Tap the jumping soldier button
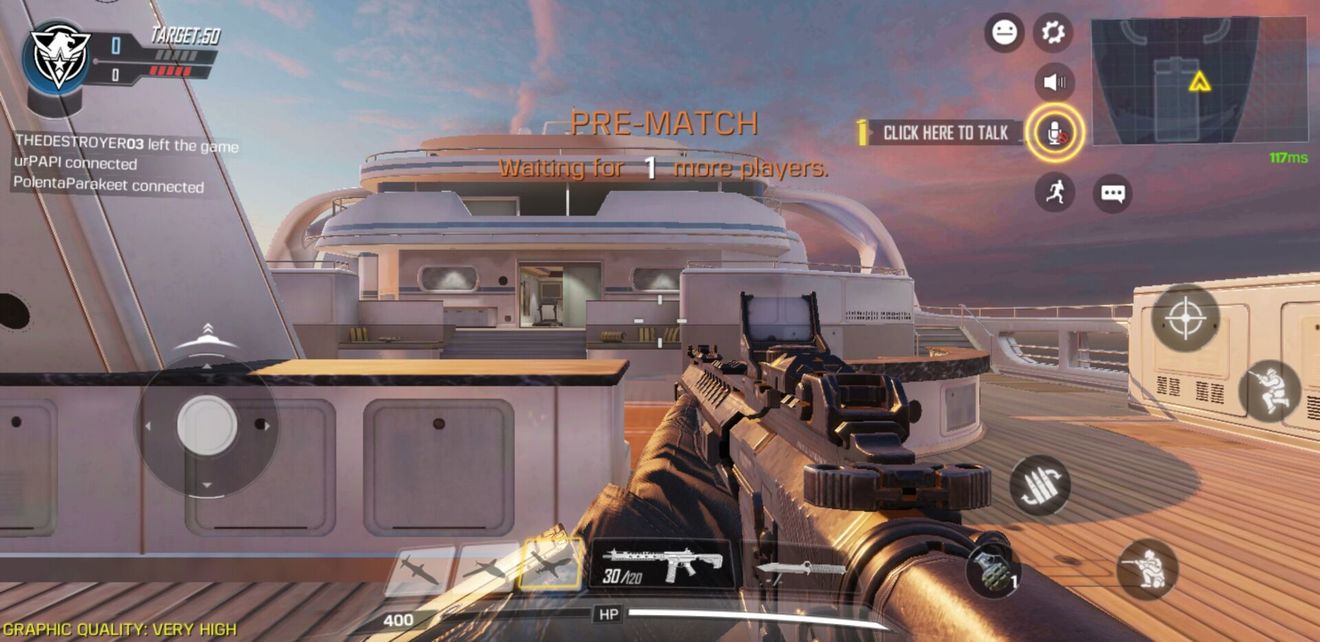 (x=1269, y=390)
